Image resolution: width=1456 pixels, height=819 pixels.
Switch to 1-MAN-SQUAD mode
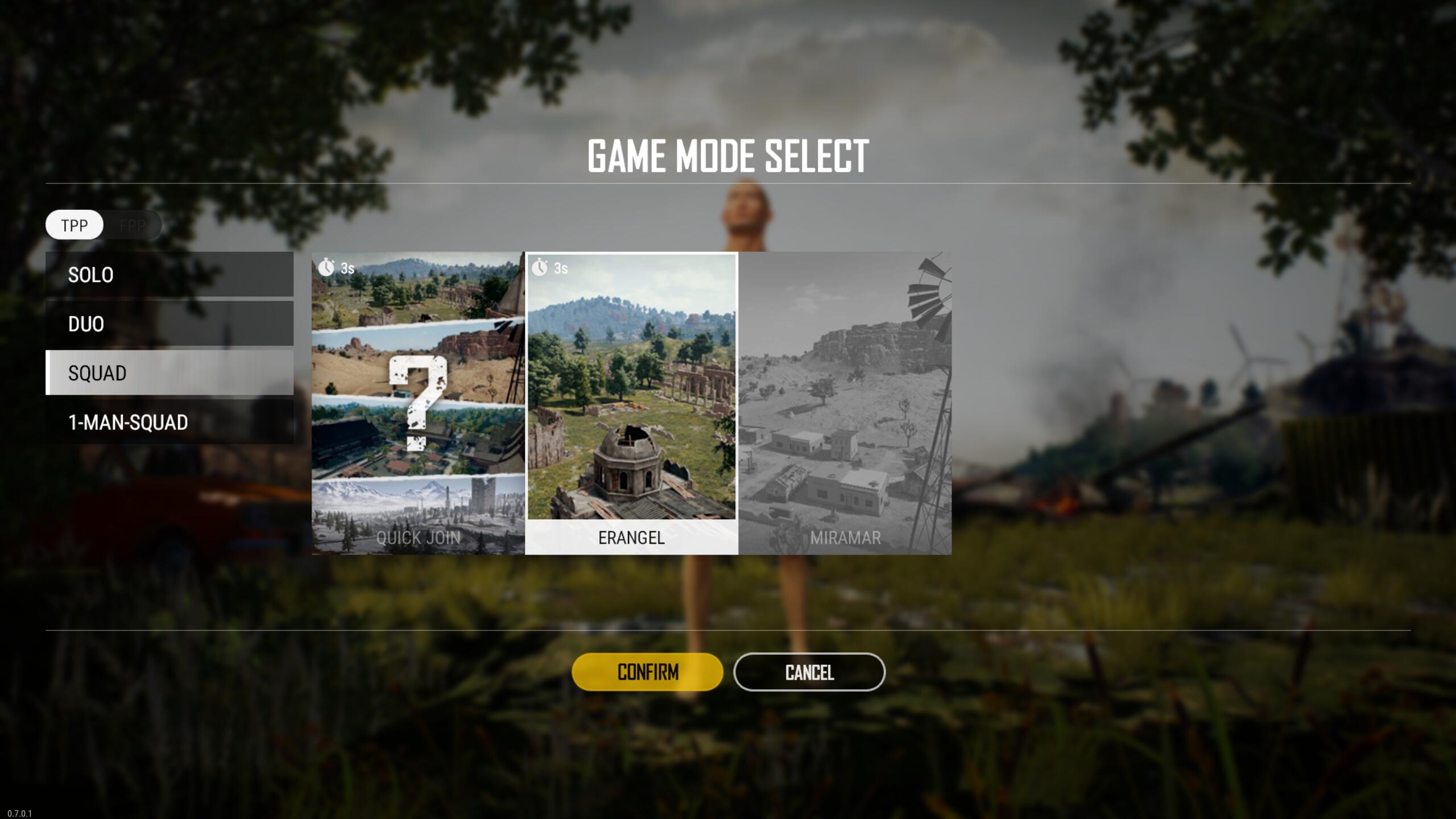169,422
